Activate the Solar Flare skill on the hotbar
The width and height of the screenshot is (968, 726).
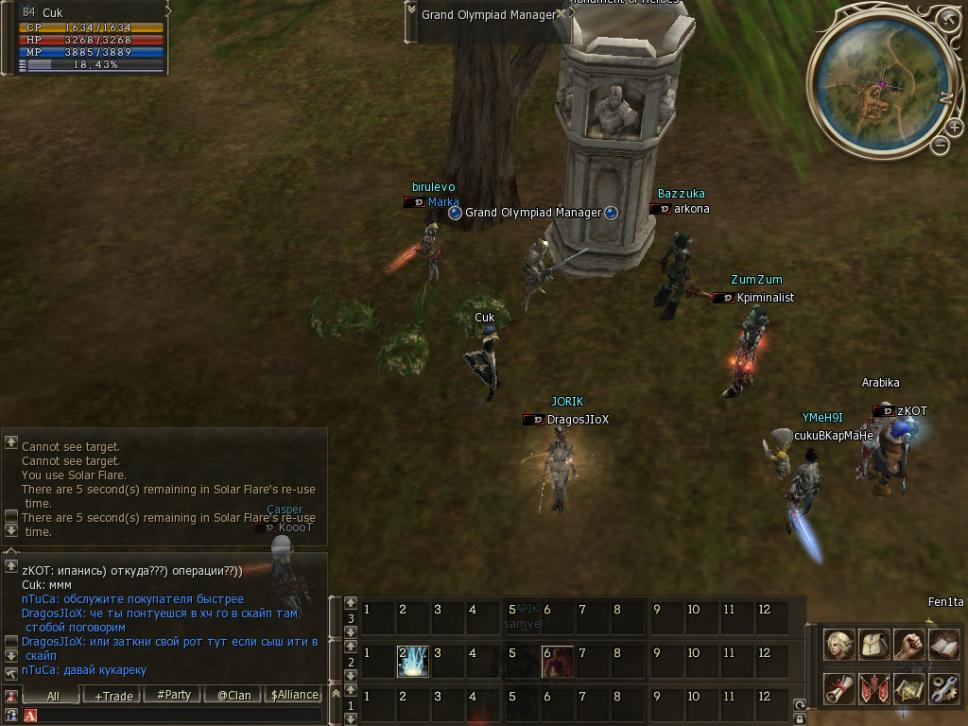(413, 661)
